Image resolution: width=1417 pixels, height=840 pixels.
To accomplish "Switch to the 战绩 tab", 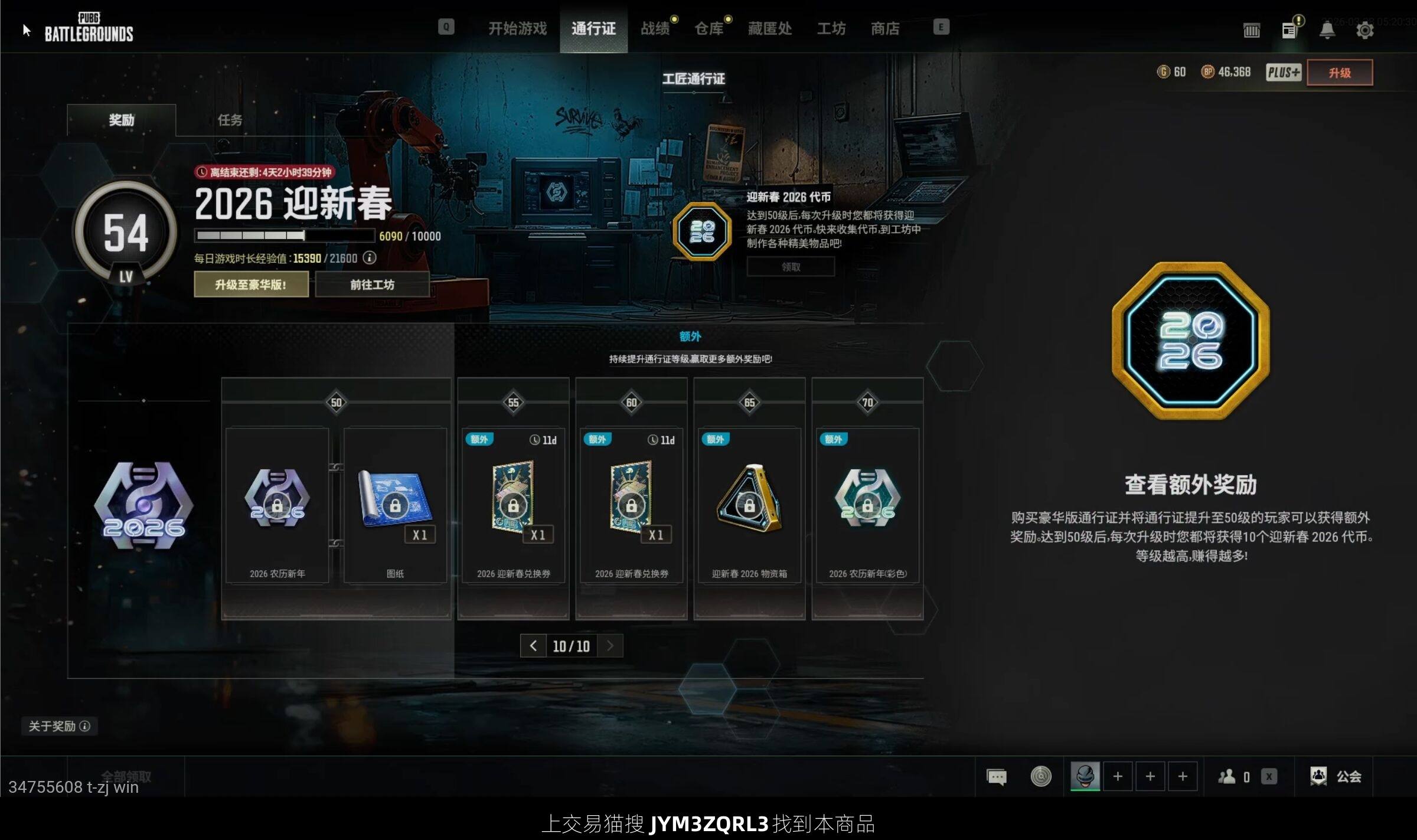I will [x=655, y=28].
